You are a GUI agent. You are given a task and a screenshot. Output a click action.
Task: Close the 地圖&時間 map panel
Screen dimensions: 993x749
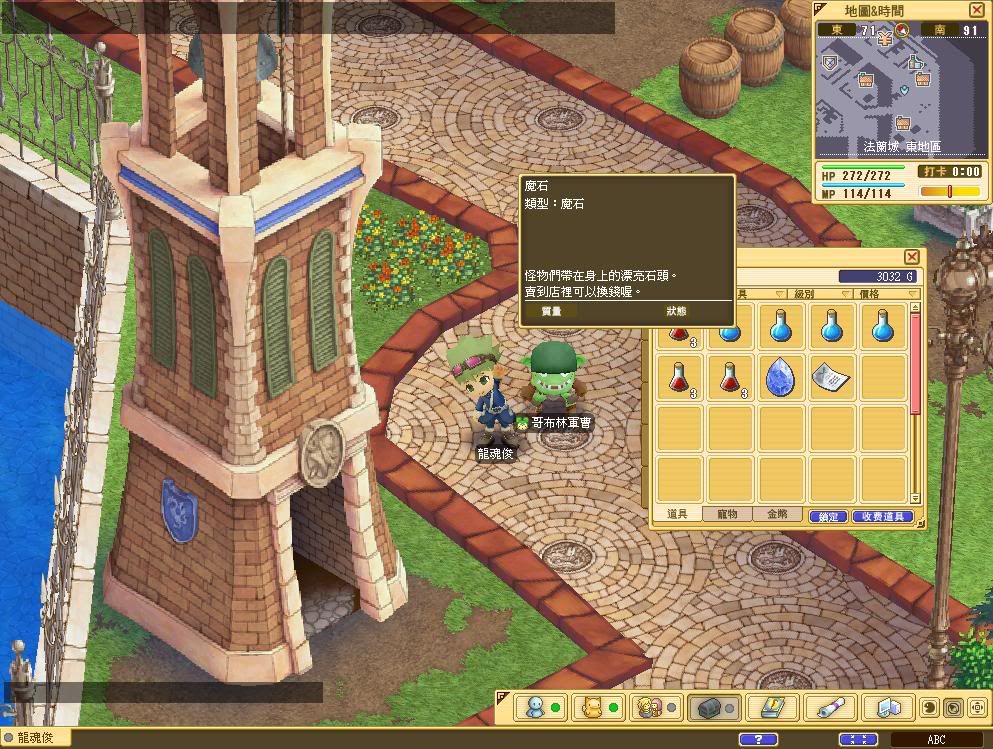976,9
